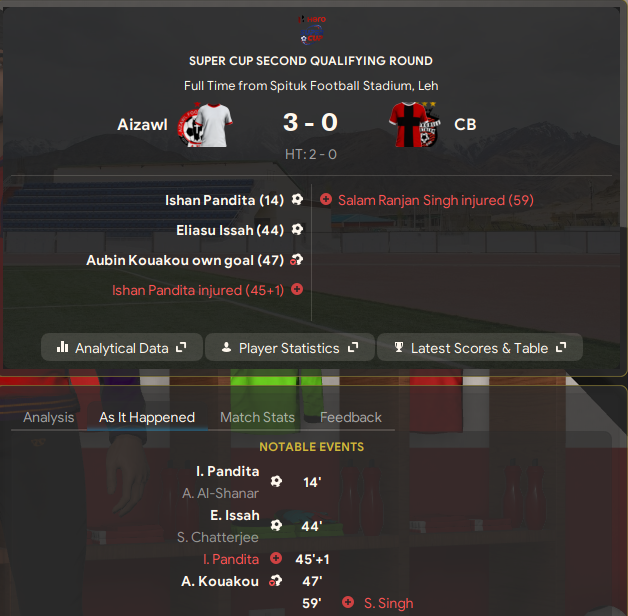This screenshot has height=616, width=628.
Task: Select E. Issah 44' notable event
Action: coord(236,515)
